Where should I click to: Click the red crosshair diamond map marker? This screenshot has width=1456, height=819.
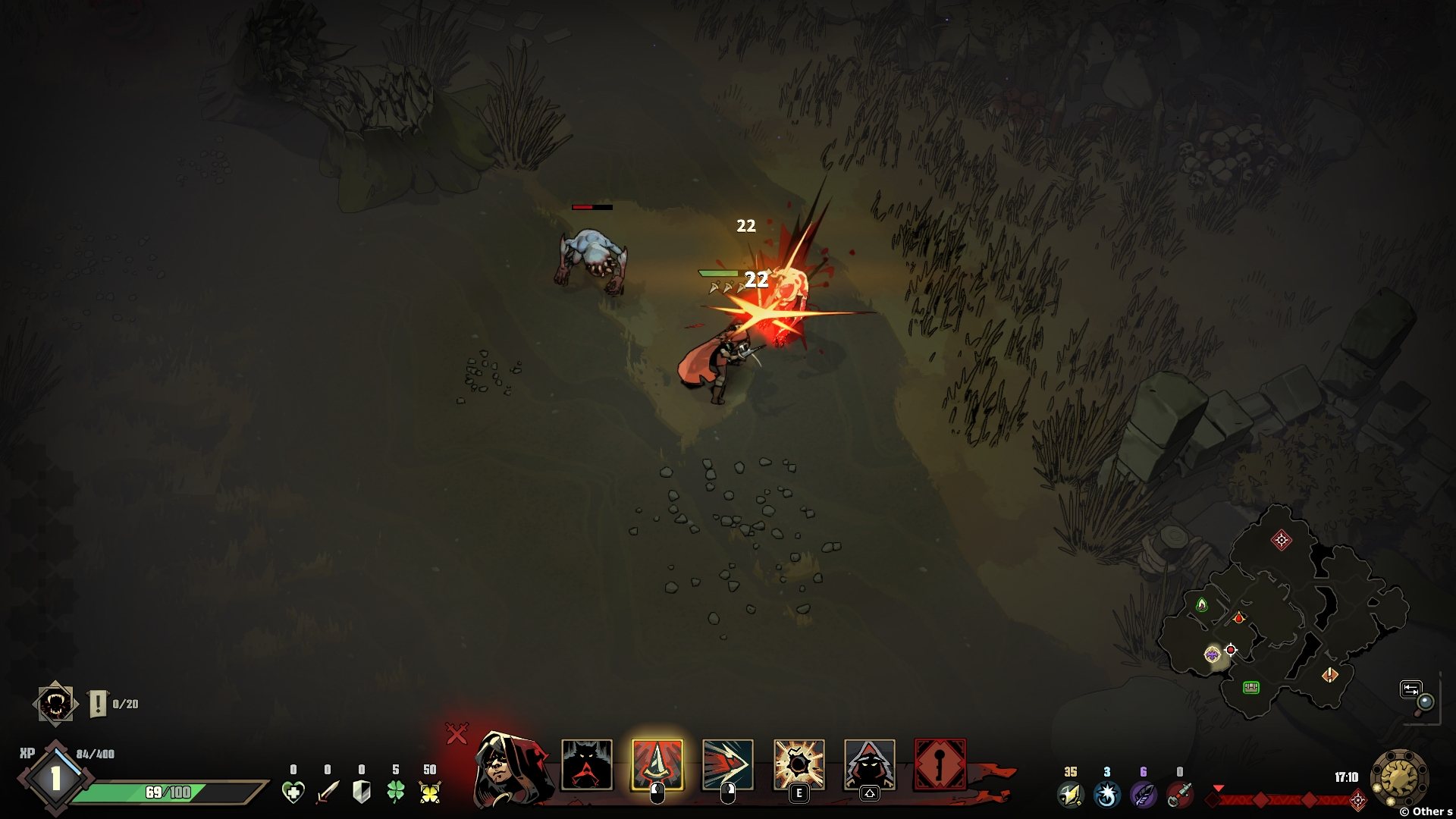point(1282,540)
